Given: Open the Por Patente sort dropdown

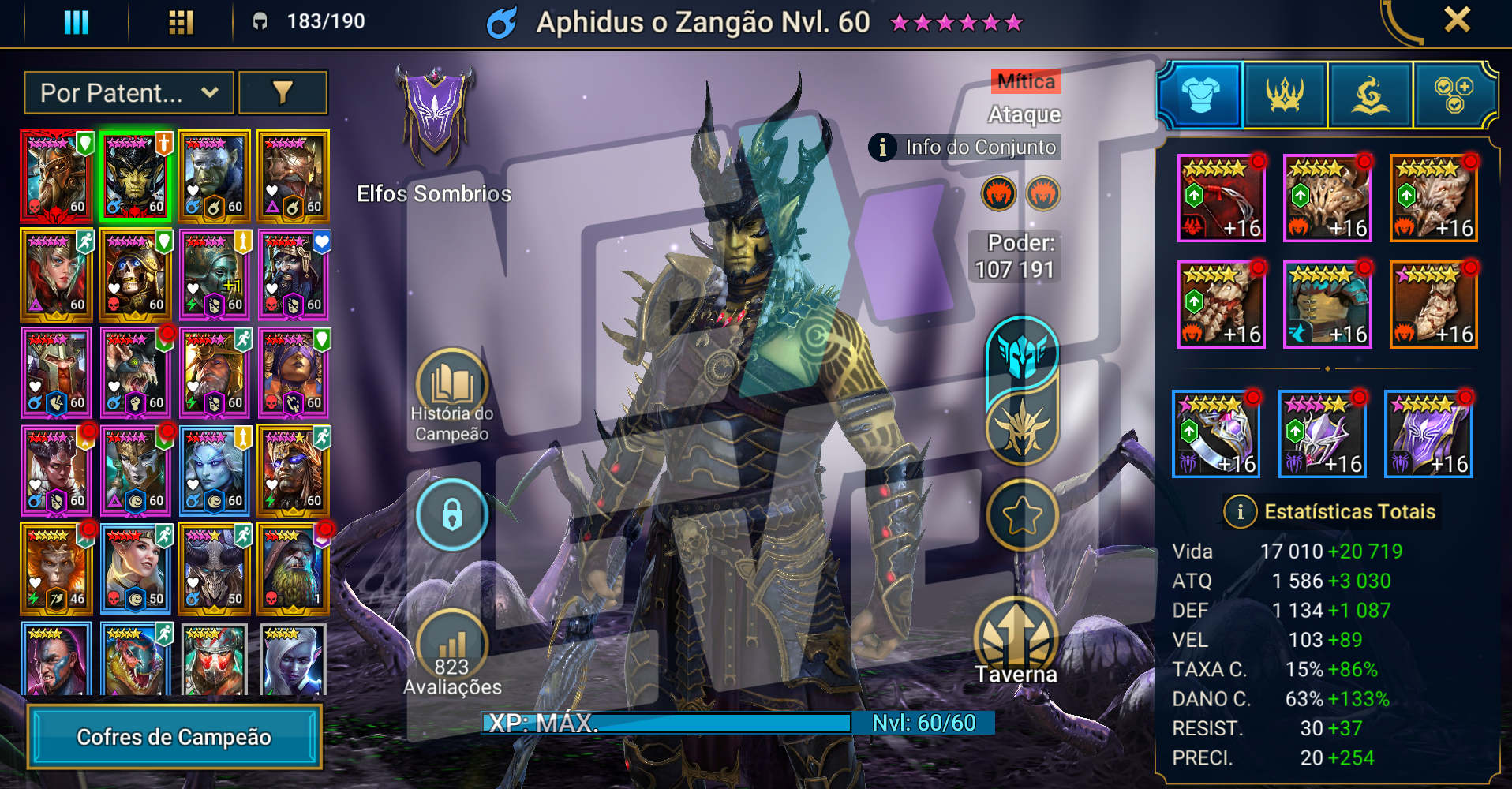Looking at the screenshot, I should click(x=129, y=93).
